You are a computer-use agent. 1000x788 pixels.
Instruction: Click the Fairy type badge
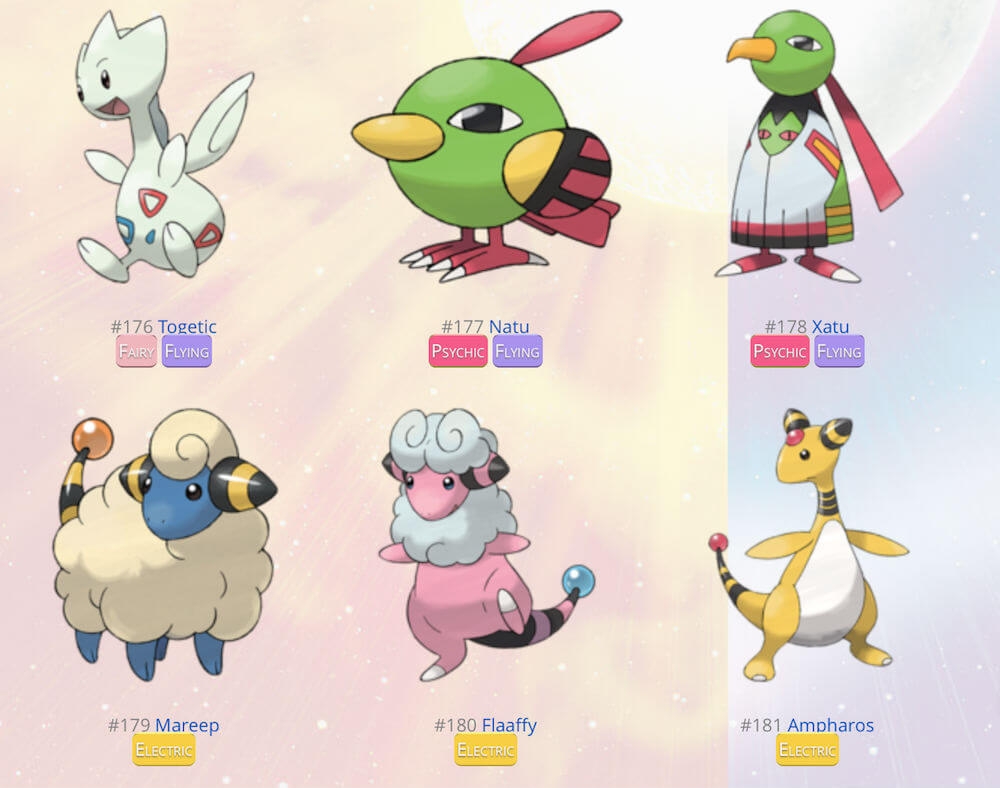(136, 351)
